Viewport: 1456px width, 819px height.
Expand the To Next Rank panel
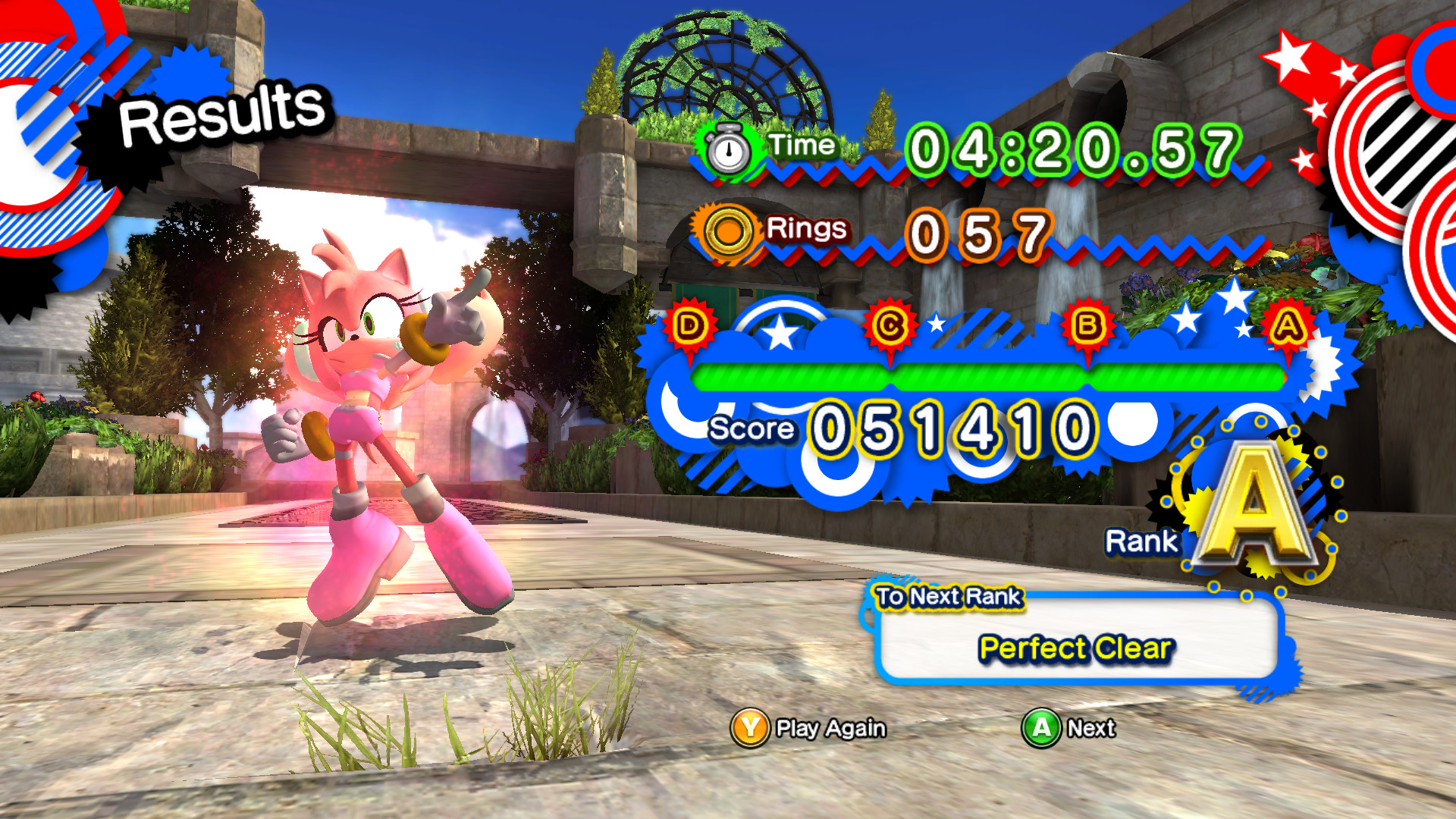coord(949,599)
